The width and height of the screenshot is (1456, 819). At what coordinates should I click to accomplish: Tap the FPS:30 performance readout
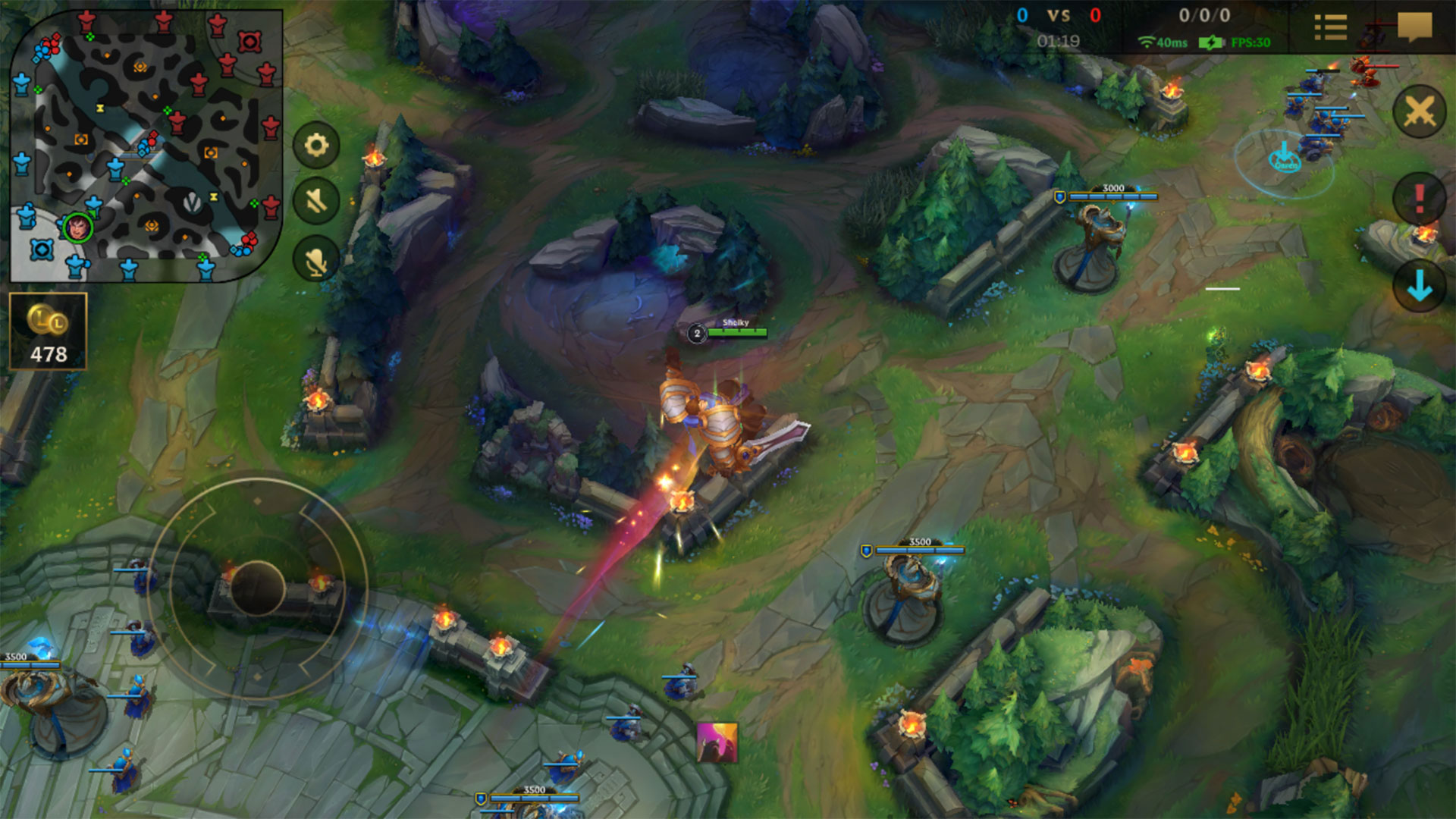(x=1251, y=44)
